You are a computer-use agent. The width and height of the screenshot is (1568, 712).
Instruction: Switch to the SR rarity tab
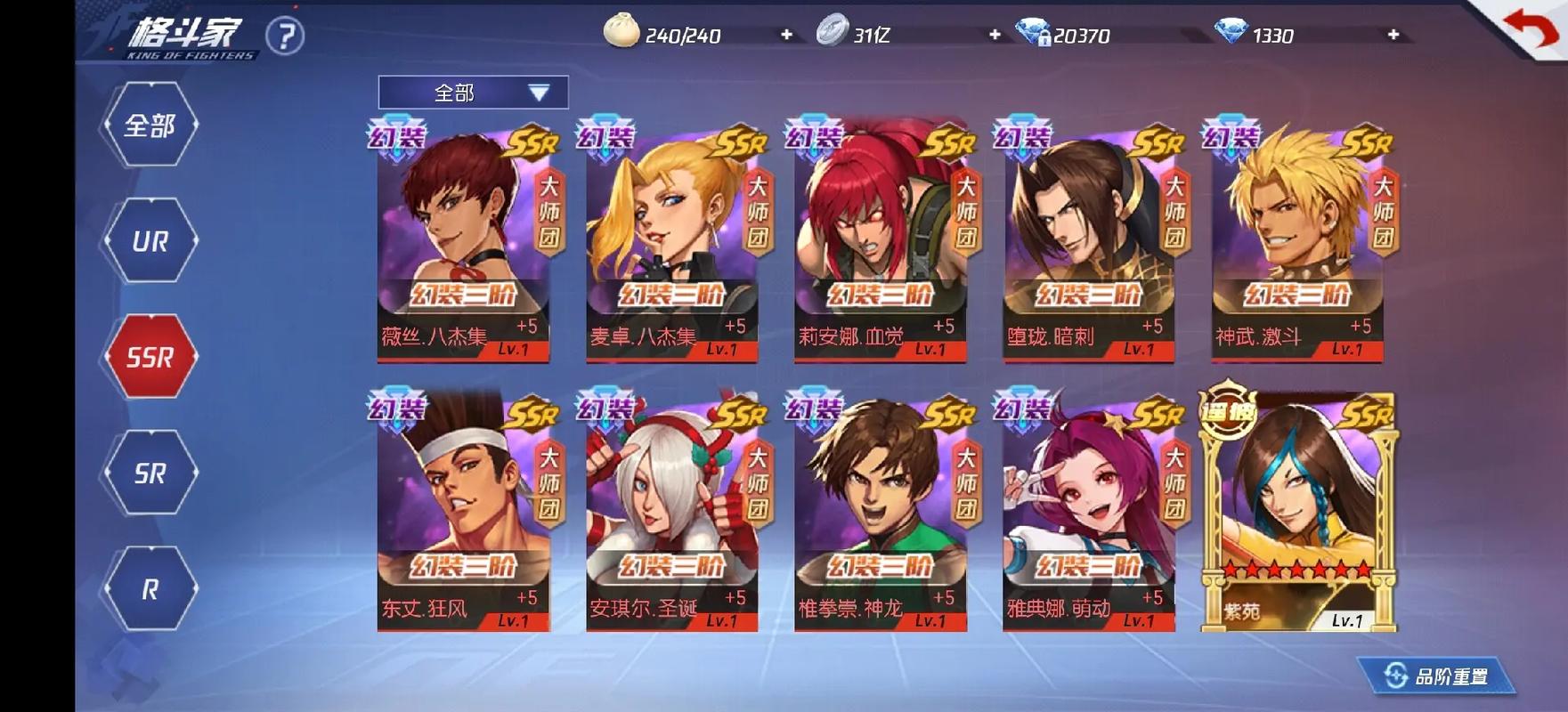(x=150, y=473)
